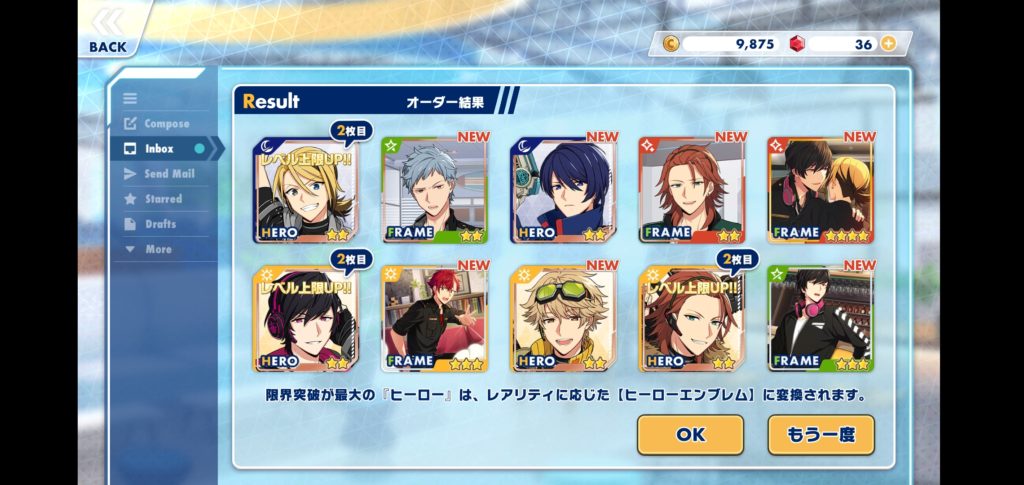Open the Drafts folder
The width and height of the screenshot is (1024, 485).
159,224
